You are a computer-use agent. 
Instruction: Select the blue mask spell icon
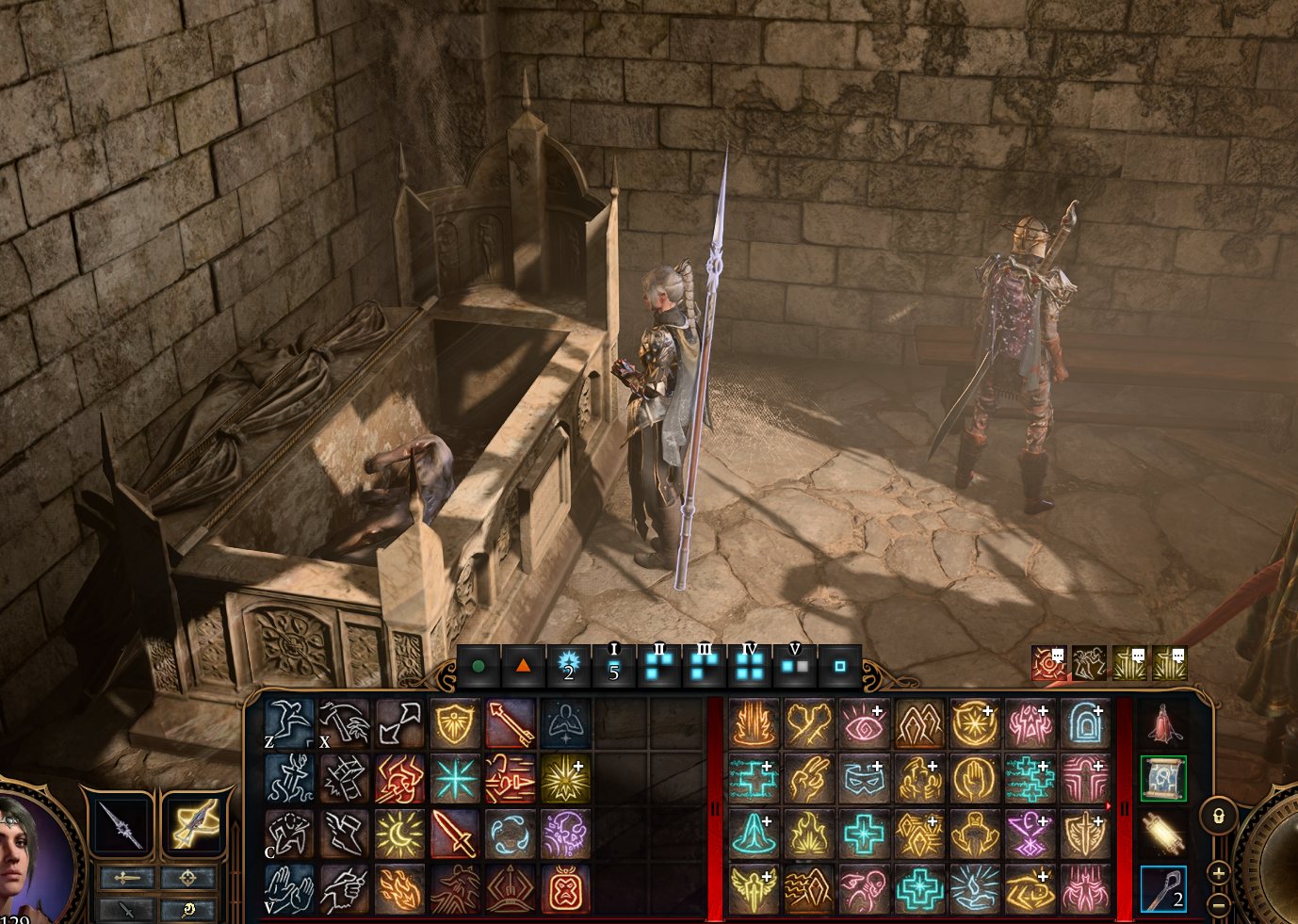coord(864,778)
